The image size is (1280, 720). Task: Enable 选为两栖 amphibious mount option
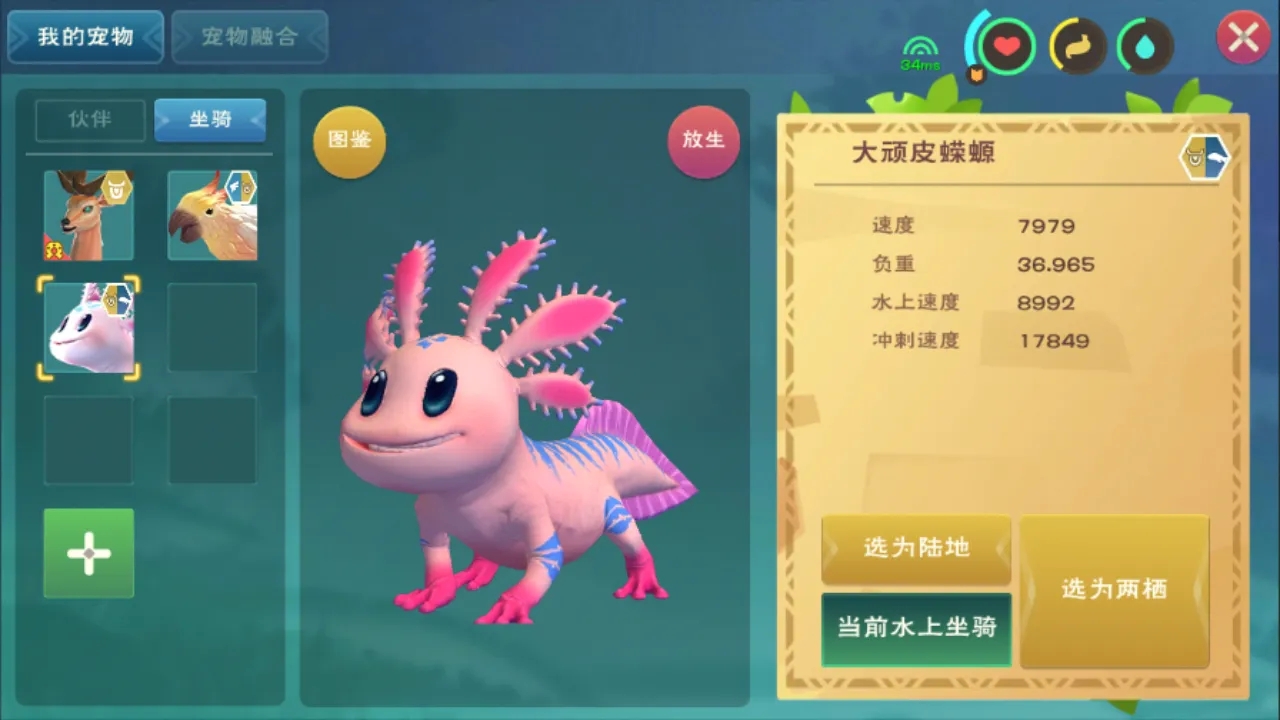tap(1114, 590)
